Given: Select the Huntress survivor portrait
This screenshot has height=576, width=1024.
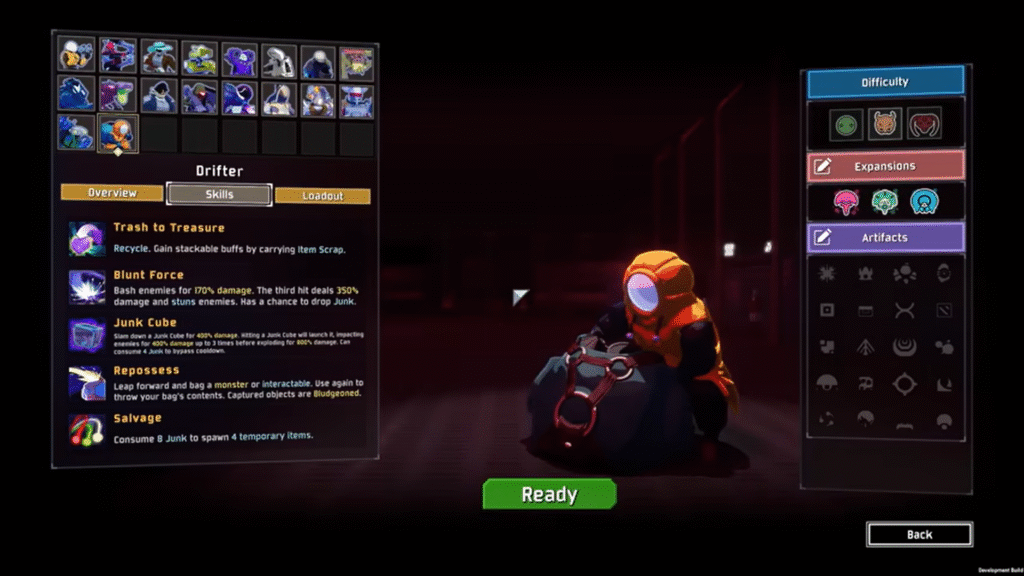Looking at the screenshot, I should 117,57.
